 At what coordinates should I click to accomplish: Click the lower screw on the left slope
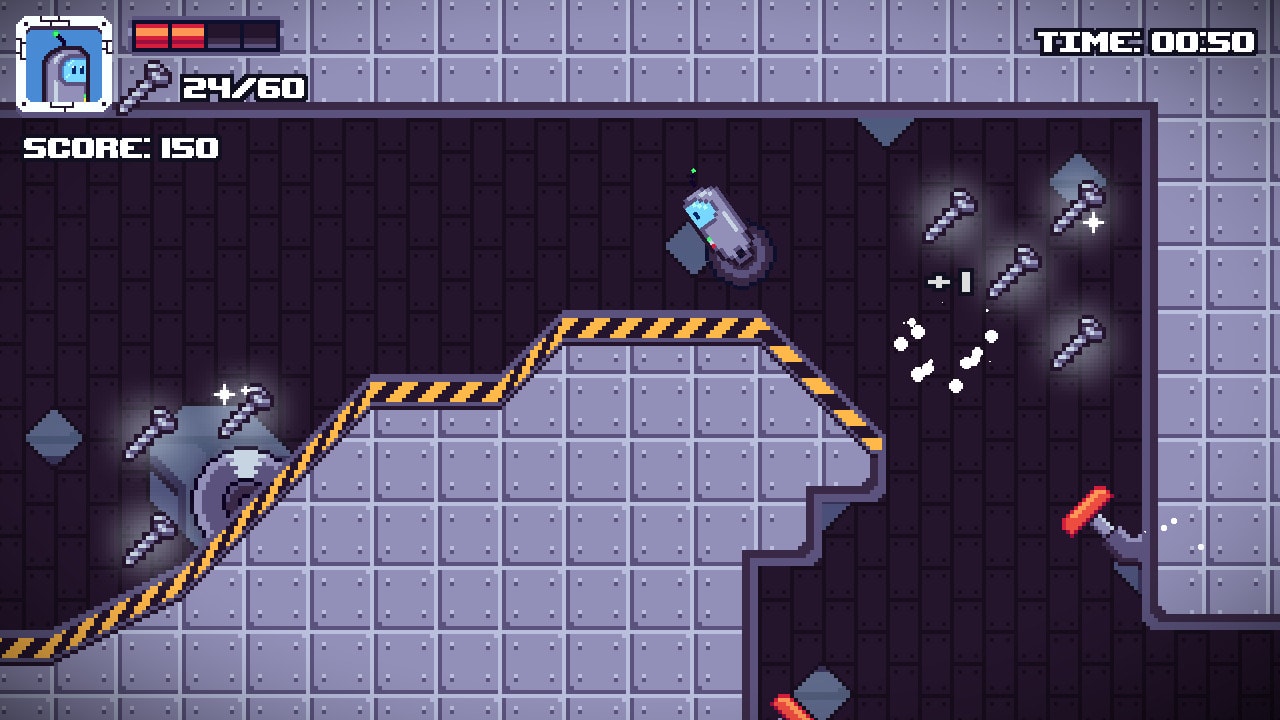coord(150,538)
